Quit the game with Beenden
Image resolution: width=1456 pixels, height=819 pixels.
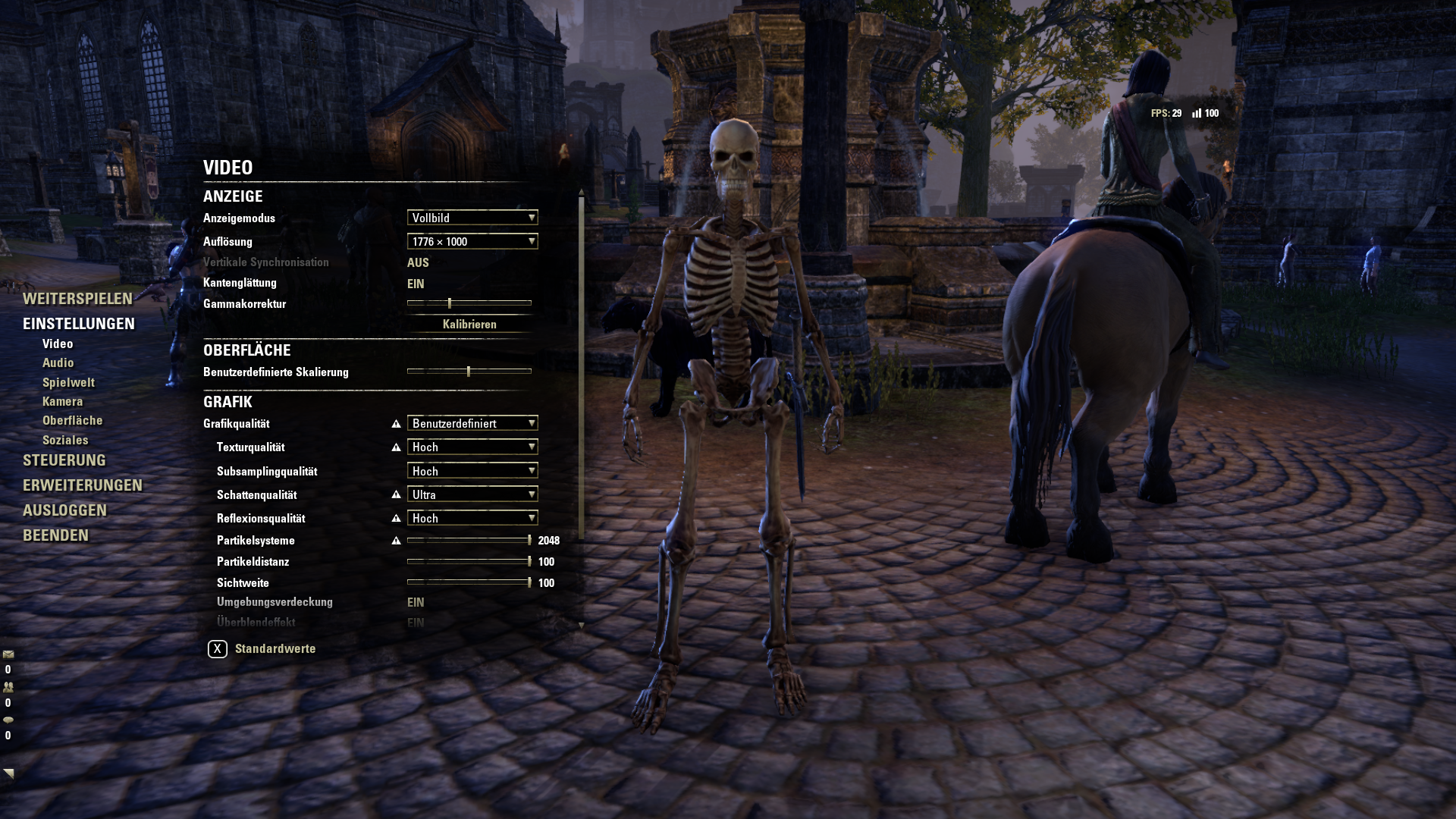click(x=55, y=535)
